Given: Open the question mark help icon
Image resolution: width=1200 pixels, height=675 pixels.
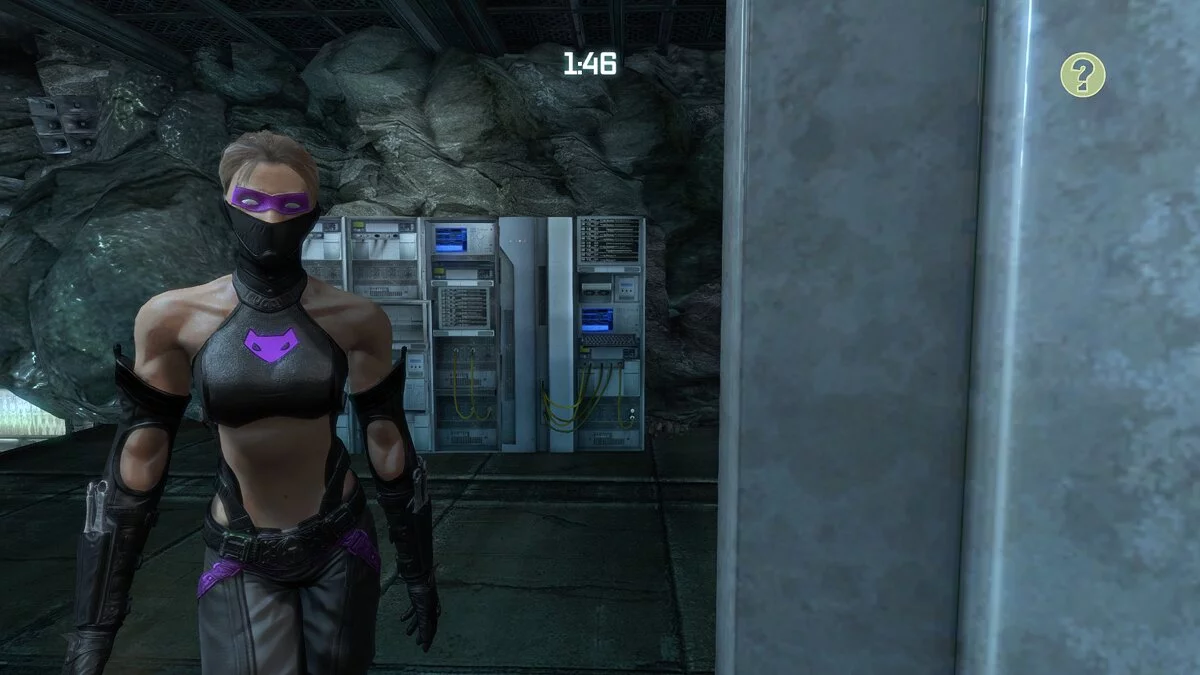Looking at the screenshot, I should click(x=1083, y=75).
